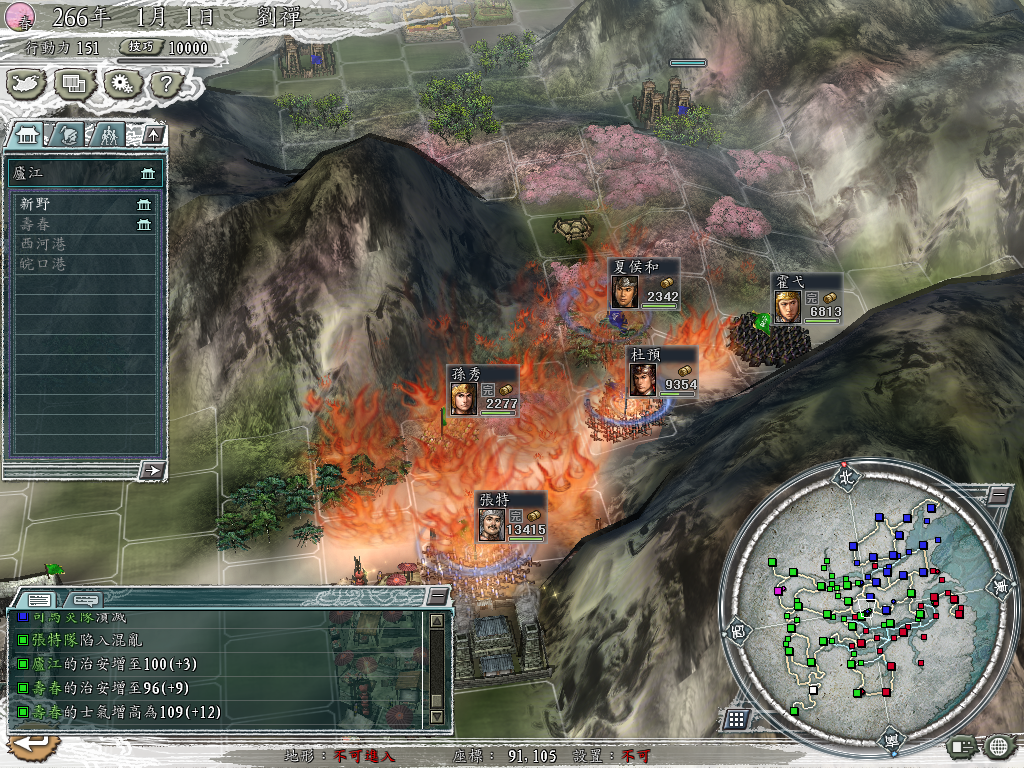Open the China map icon button
The width and height of the screenshot is (1024, 768).
pyautogui.click(x=25, y=84)
